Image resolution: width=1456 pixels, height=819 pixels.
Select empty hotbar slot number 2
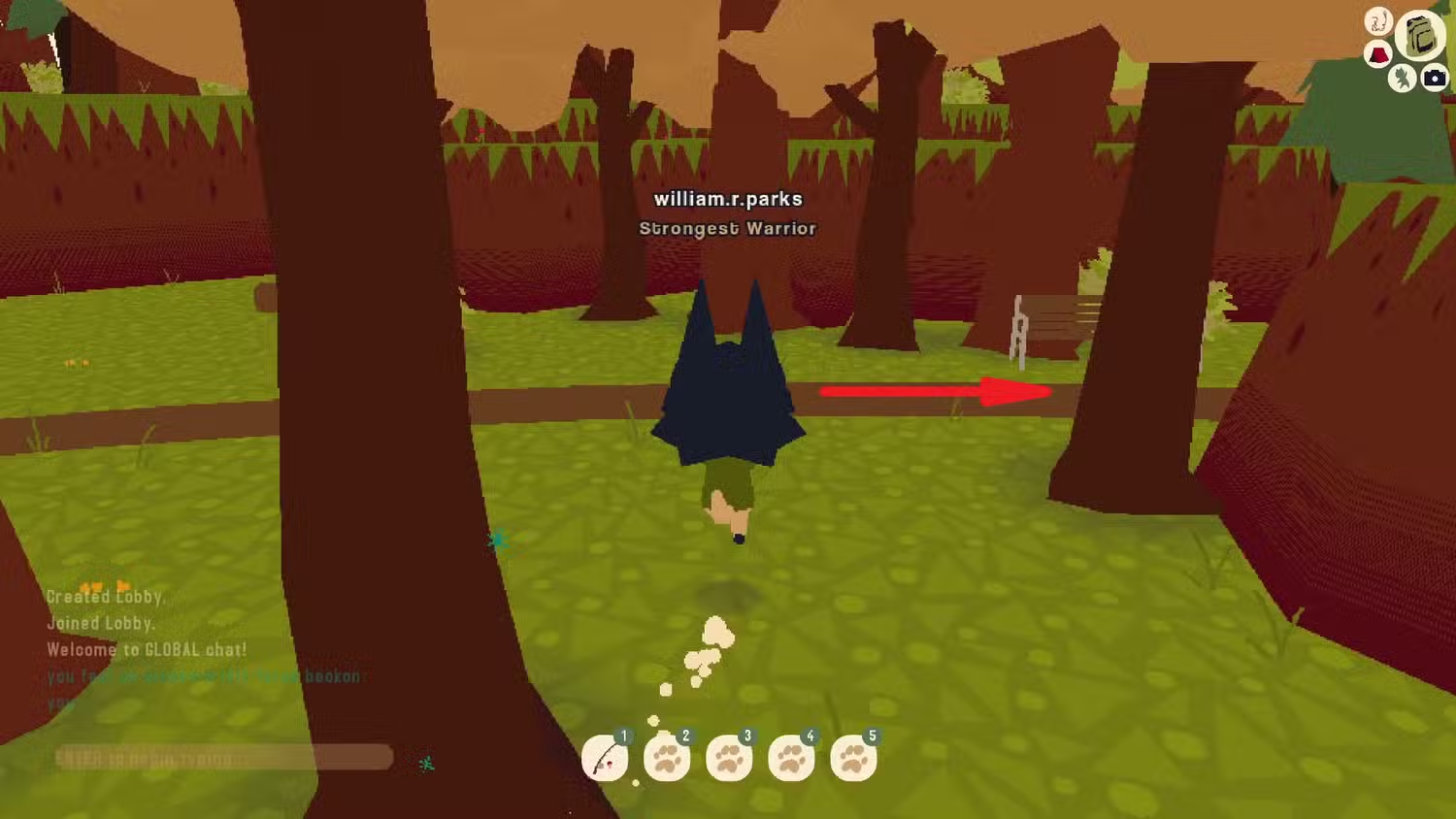(667, 758)
